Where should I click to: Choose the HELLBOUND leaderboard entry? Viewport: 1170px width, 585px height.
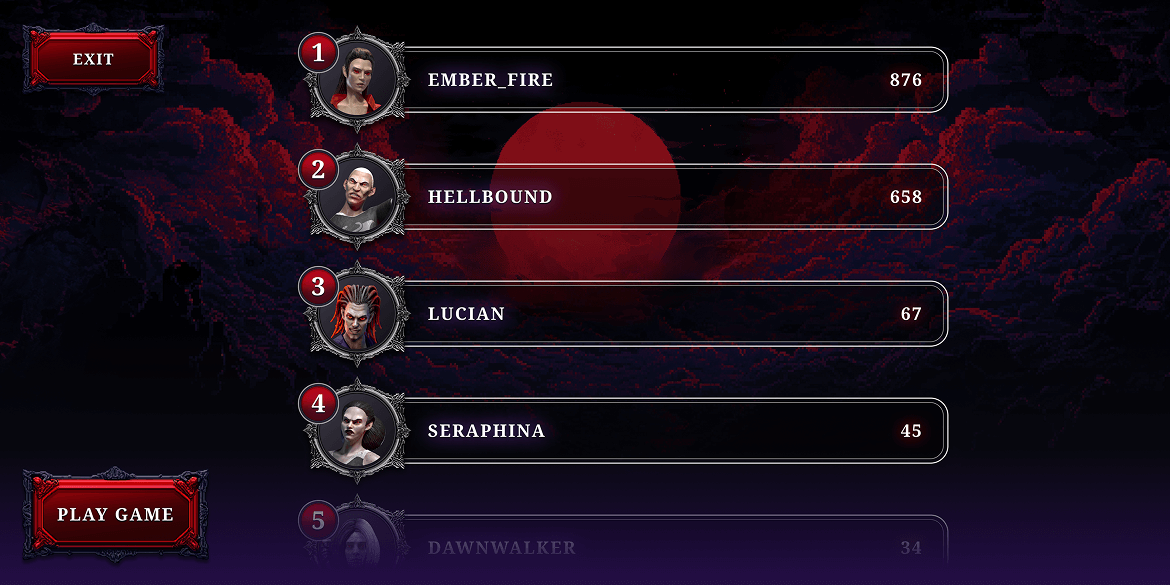coord(670,197)
